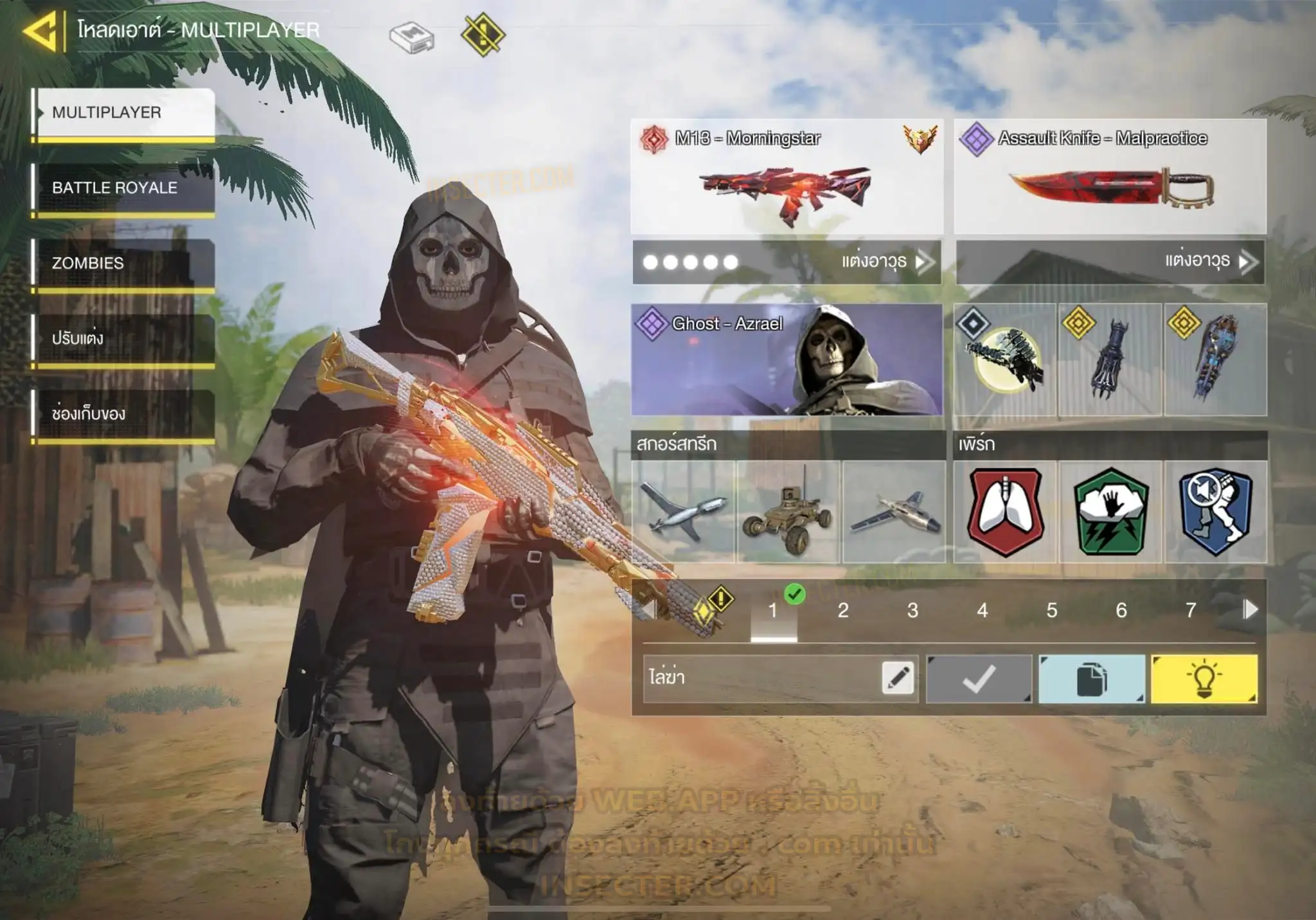The height and width of the screenshot is (920, 1316).
Task: Open the ช่องเก็บของ inventory tab
Action: click(x=123, y=413)
